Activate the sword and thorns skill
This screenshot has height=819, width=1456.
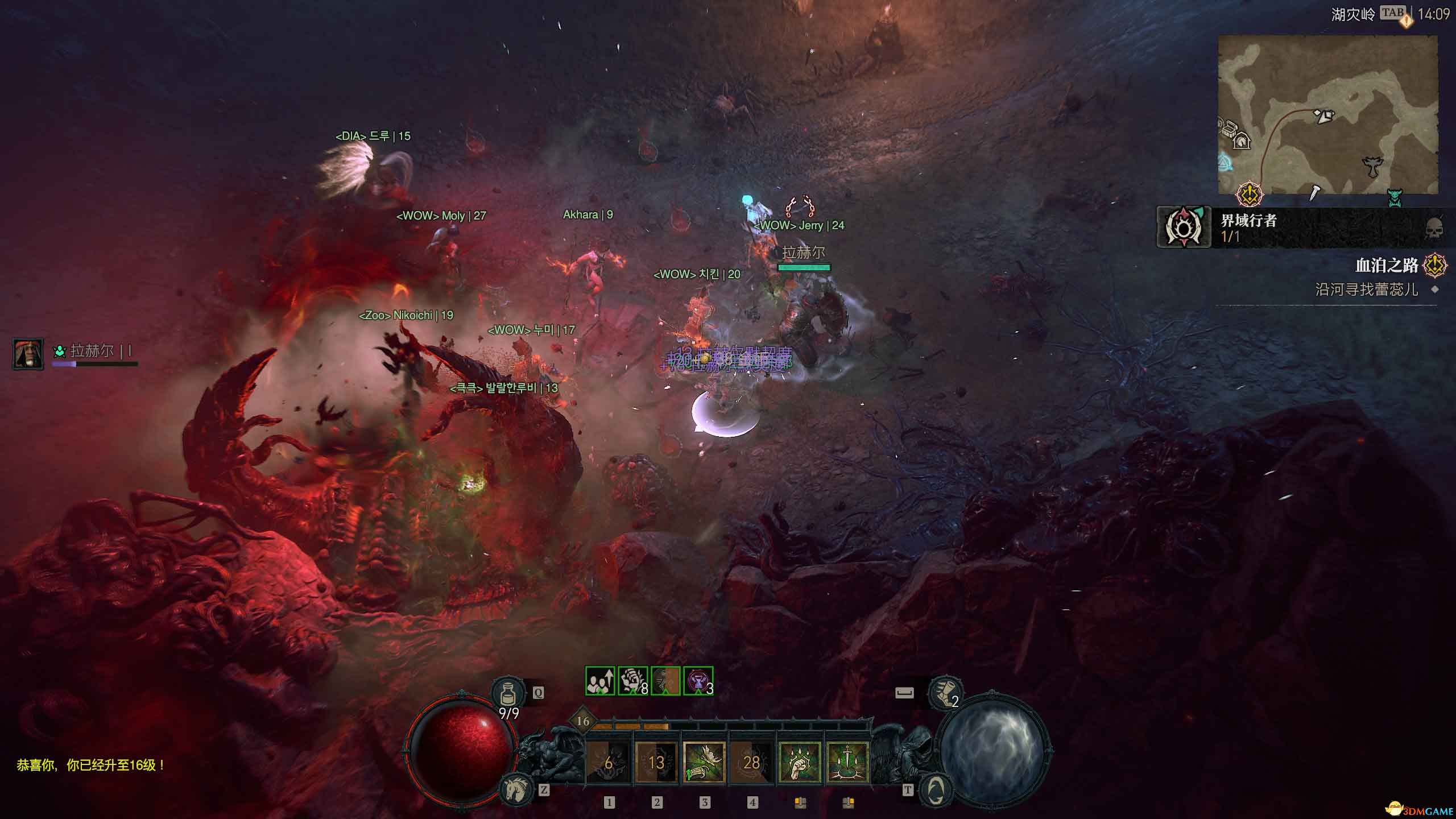[x=847, y=762]
